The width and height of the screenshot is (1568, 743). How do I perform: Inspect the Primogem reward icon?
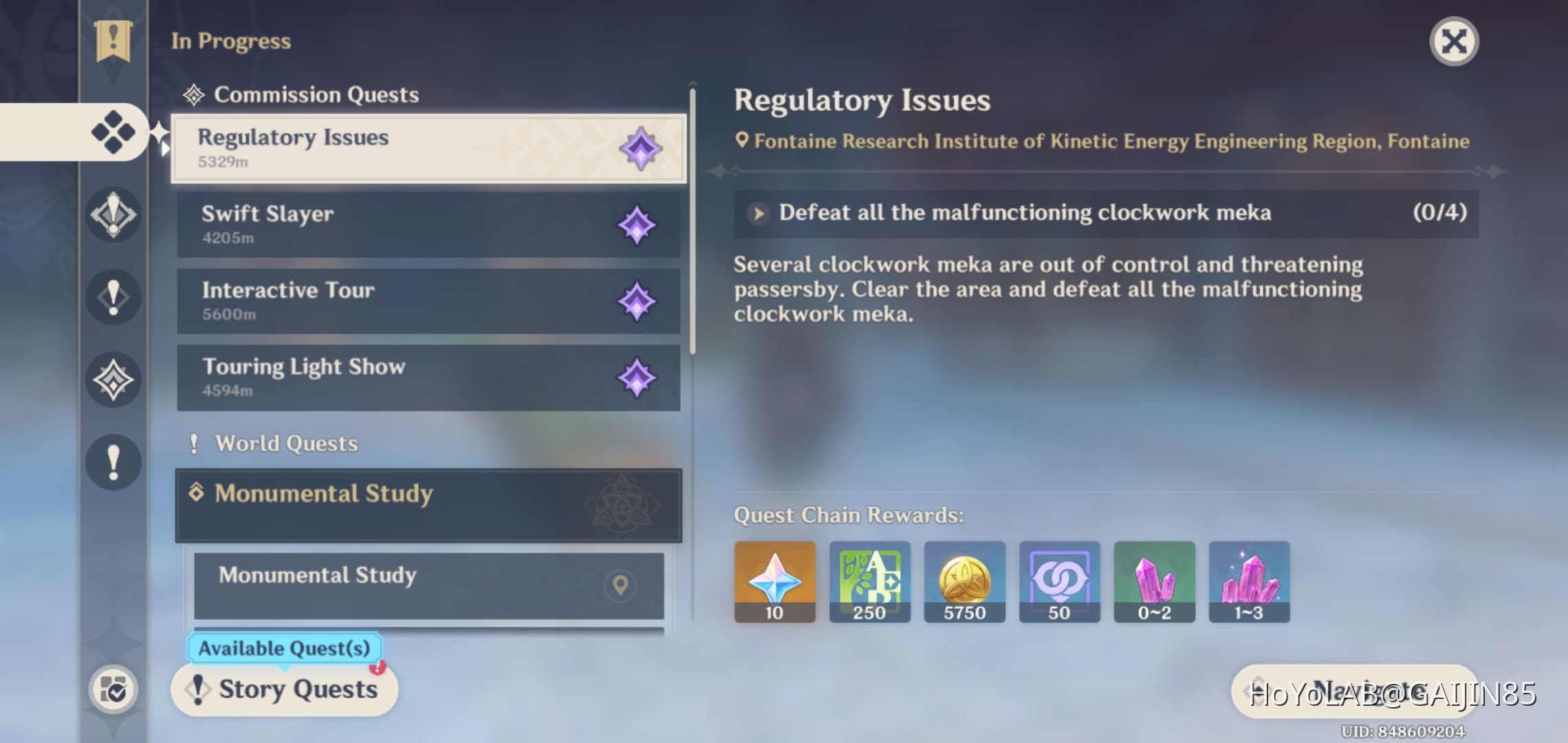[x=774, y=581]
